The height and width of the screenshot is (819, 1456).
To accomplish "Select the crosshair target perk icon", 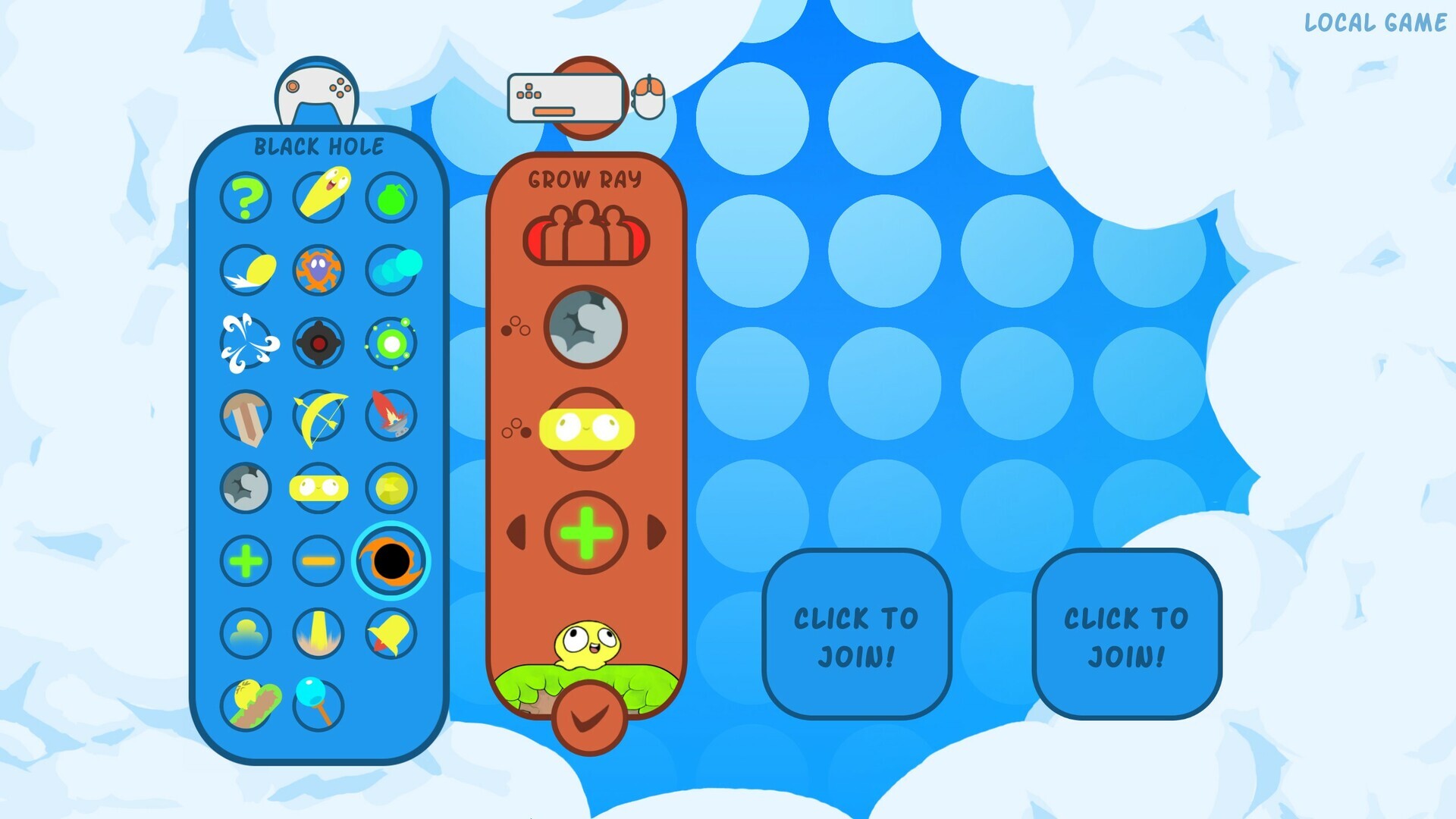I will coord(318,343).
